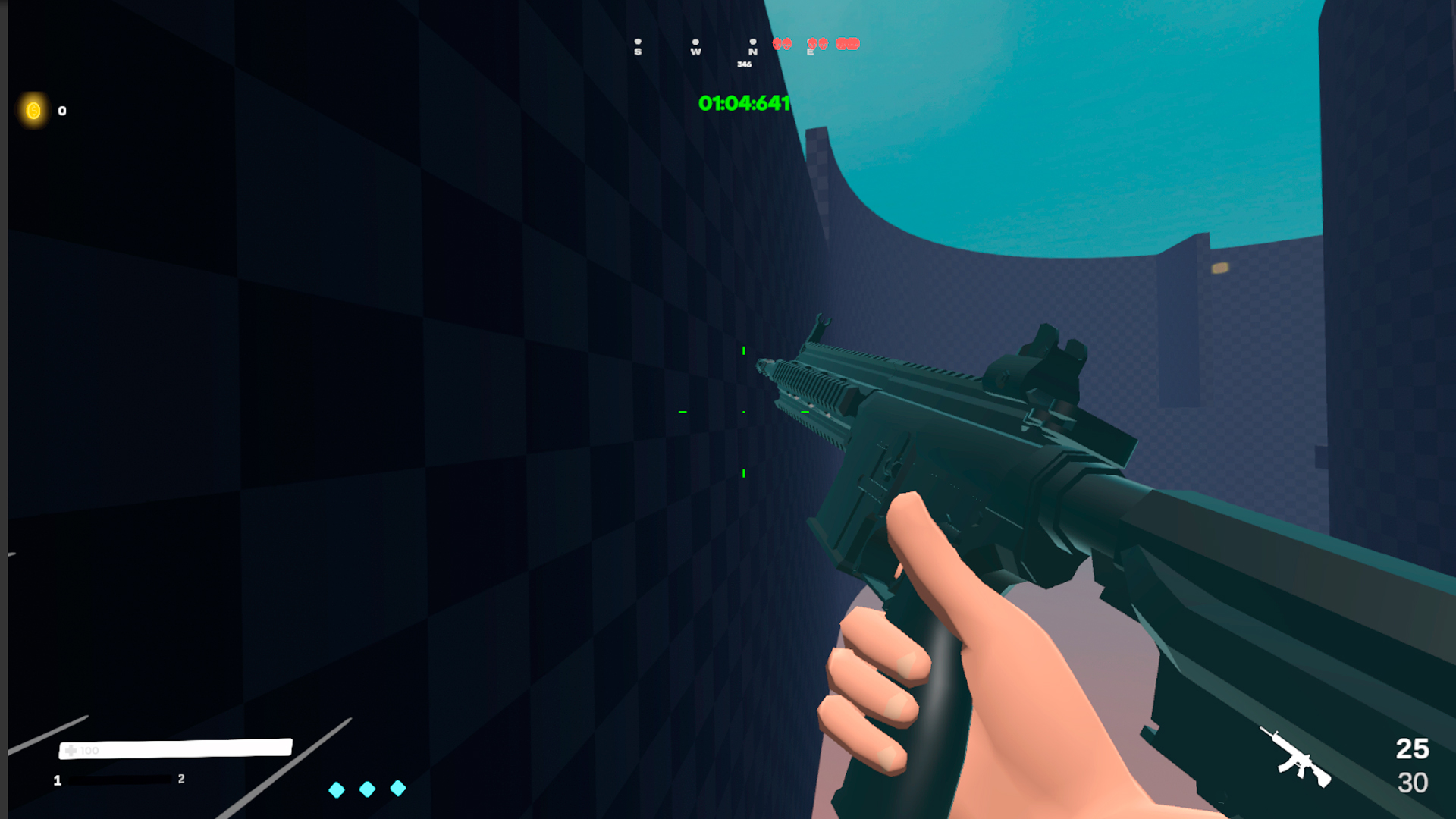Click the W compass marker dot
The height and width of the screenshot is (819, 1456).
[696, 42]
